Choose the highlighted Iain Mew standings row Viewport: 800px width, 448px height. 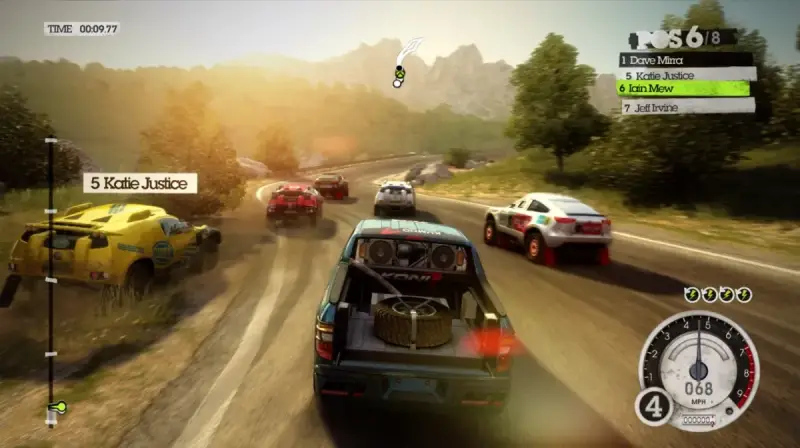point(684,88)
